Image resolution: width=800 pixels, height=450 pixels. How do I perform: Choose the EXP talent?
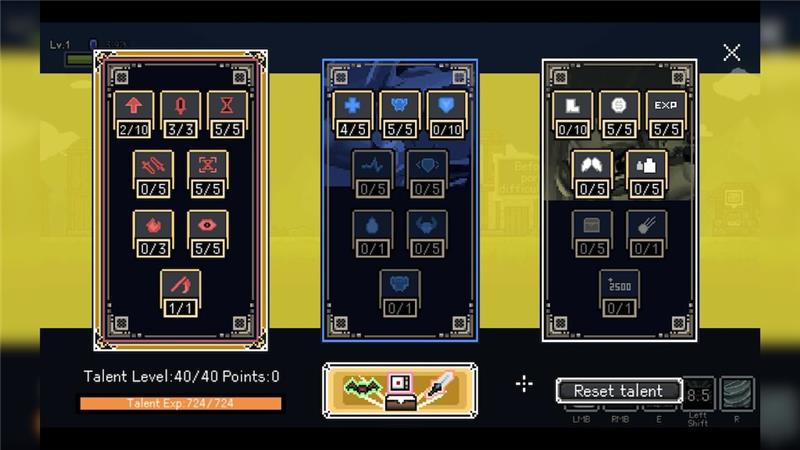point(666,108)
